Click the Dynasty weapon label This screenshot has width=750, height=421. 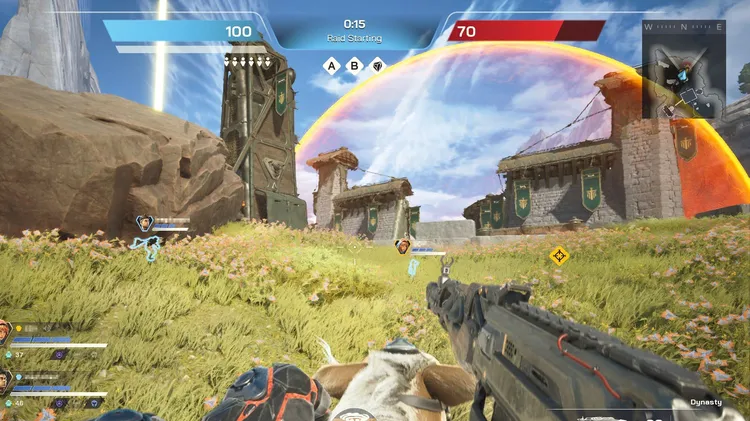click(705, 403)
